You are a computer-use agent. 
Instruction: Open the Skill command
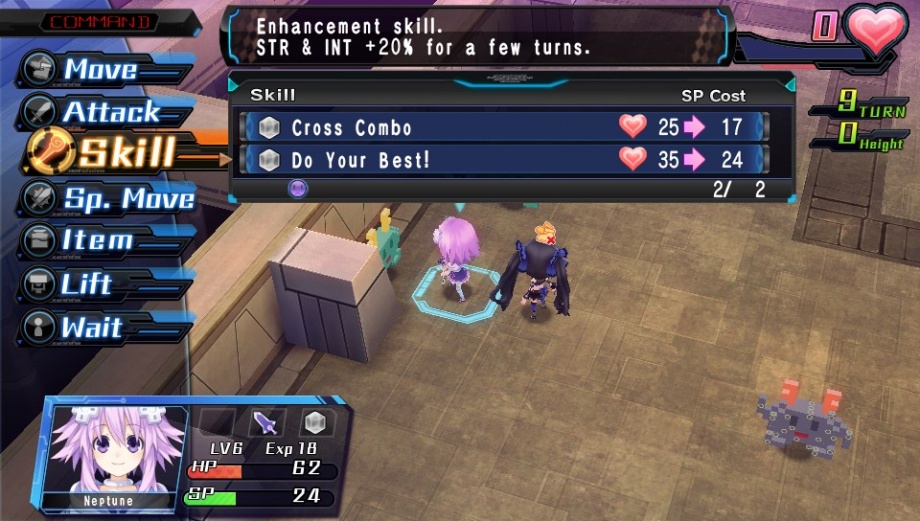(125, 154)
